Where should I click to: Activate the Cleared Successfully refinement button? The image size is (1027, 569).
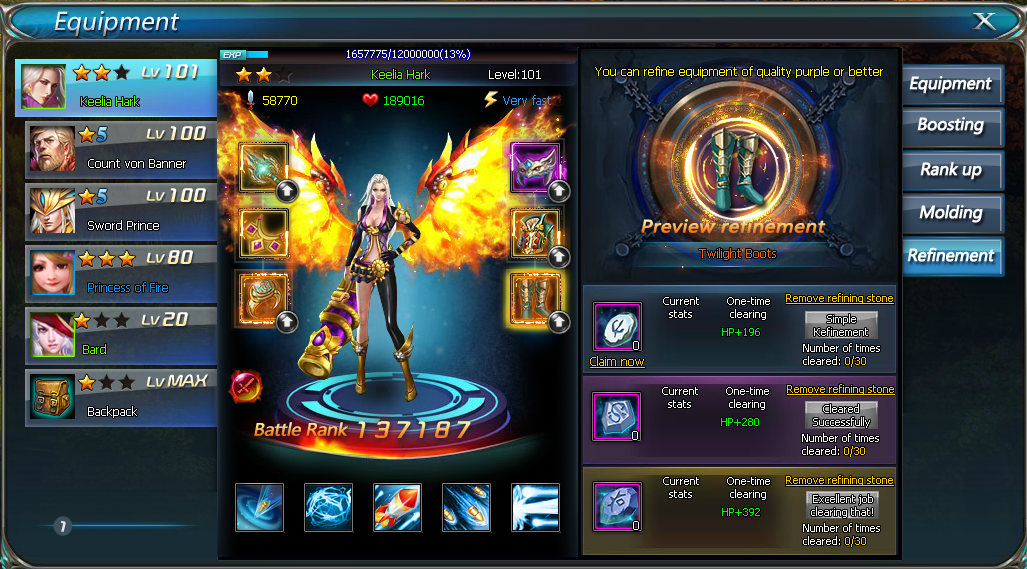(x=841, y=416)
